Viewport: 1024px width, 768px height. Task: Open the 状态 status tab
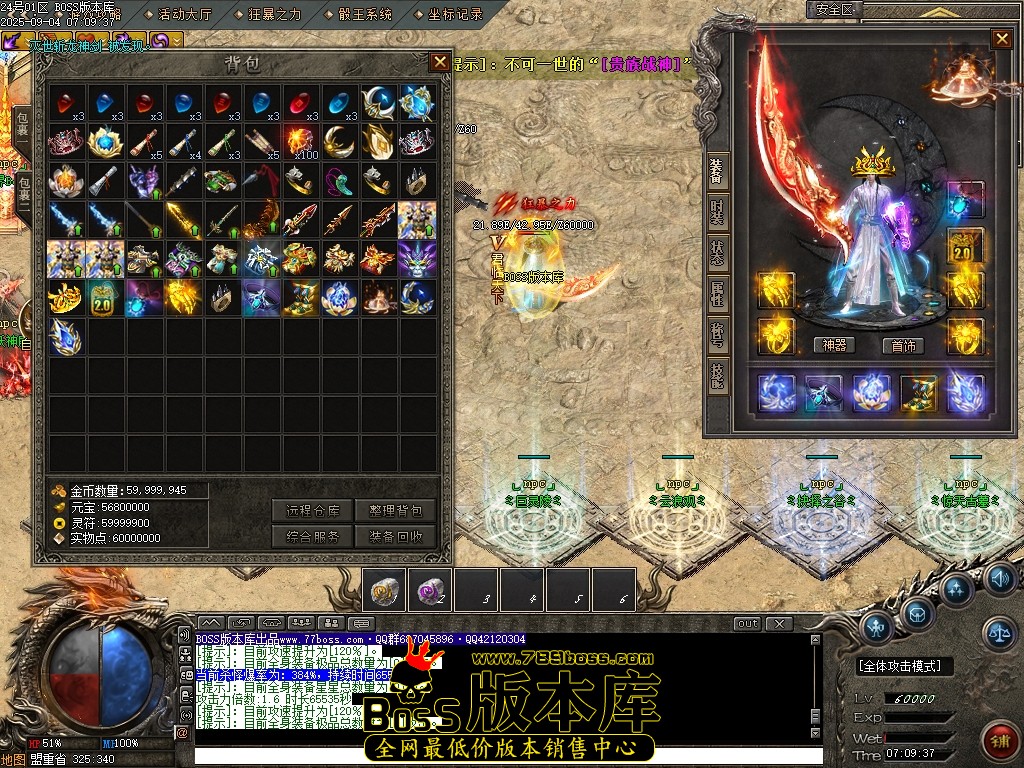(x=717, y=251)
